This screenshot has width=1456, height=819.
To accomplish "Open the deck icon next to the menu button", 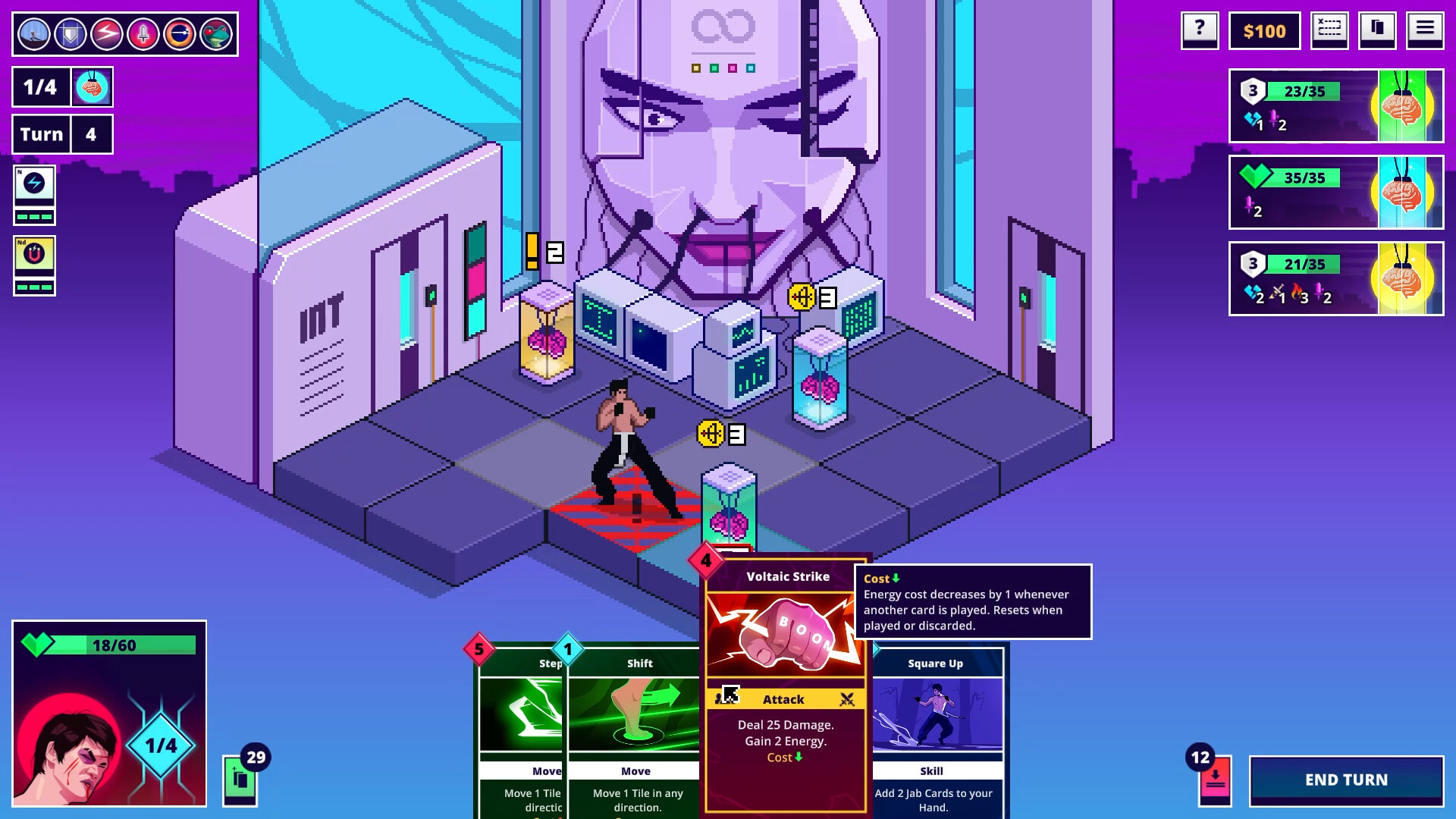I will [x=1377, y=30].
